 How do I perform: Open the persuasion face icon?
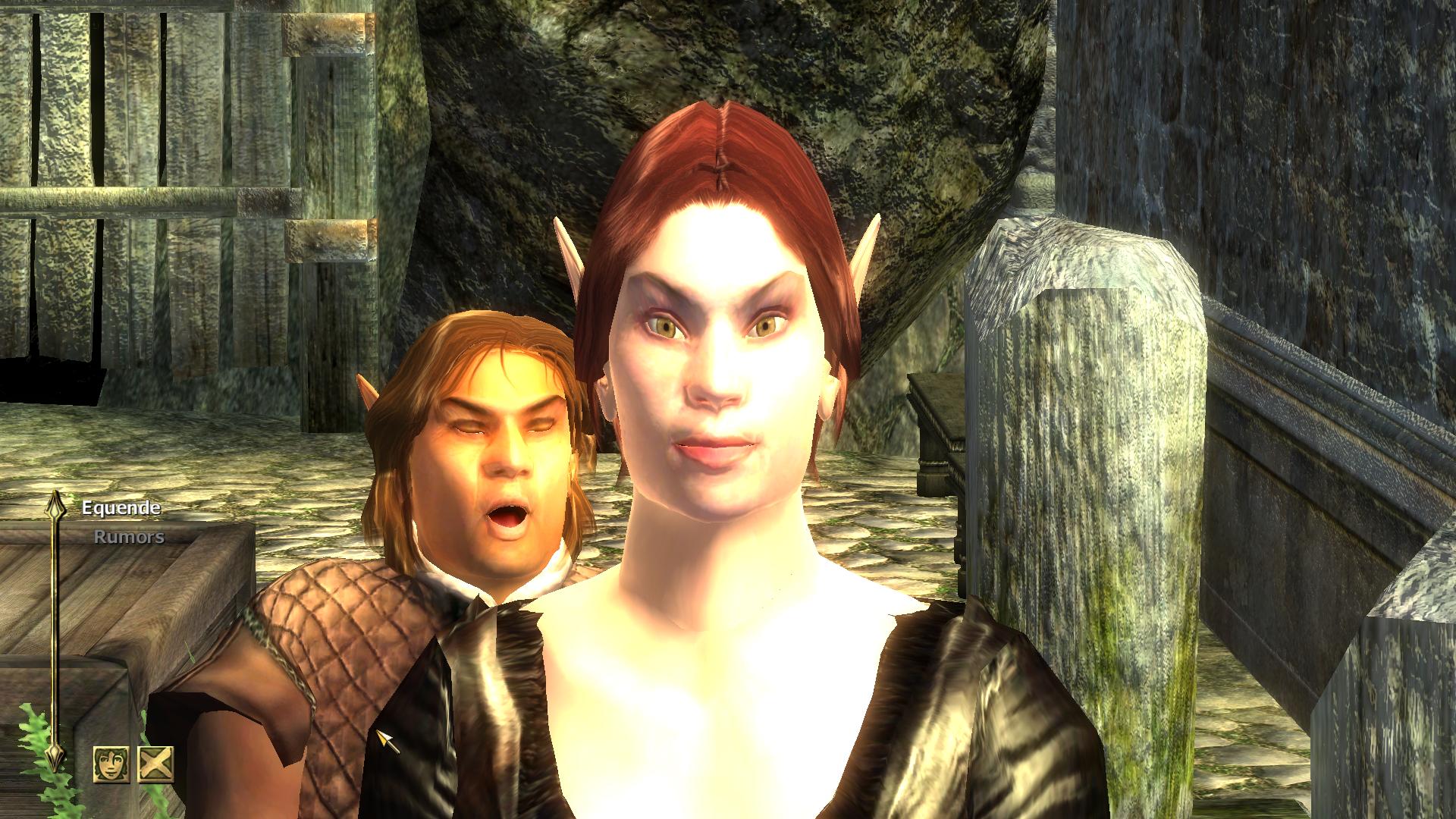[111, 764]
